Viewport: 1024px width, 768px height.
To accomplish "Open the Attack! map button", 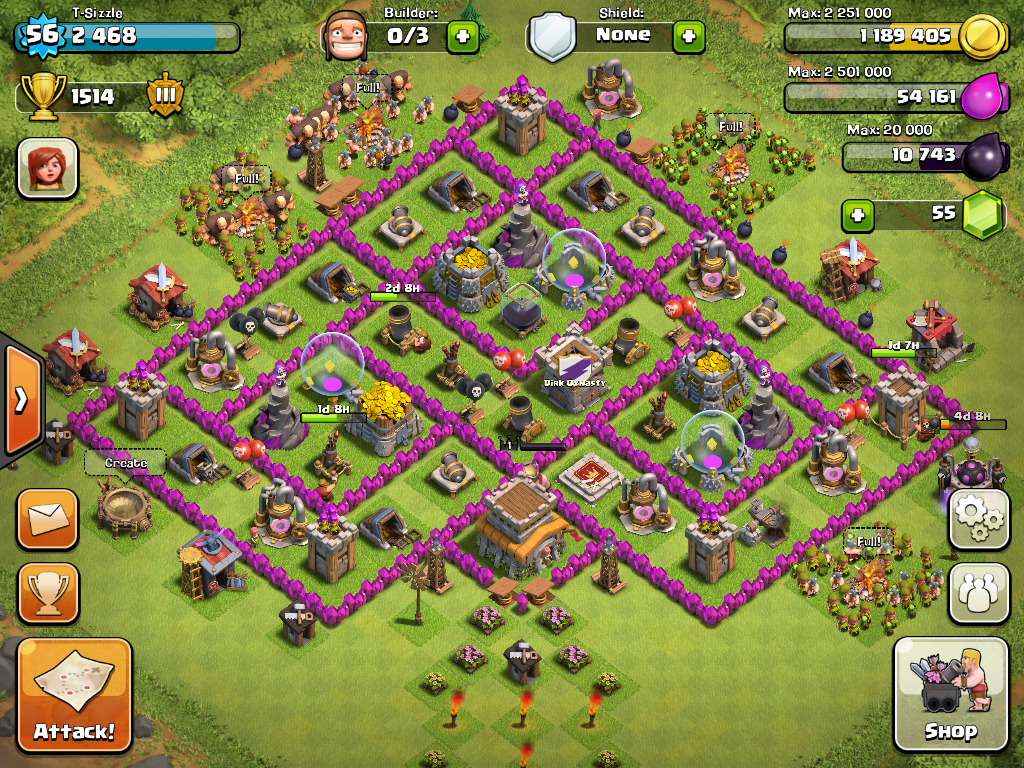I will coord(74,696).
